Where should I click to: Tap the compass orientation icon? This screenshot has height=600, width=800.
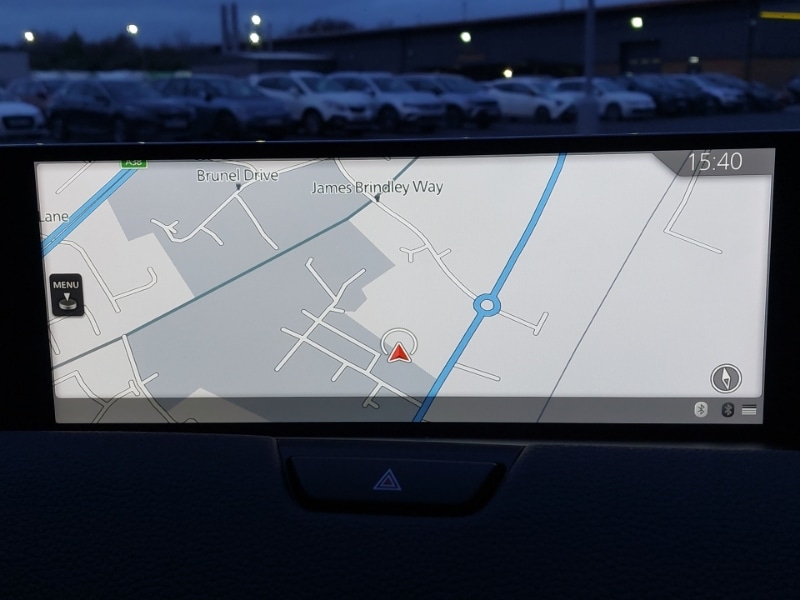coord(726,378)
